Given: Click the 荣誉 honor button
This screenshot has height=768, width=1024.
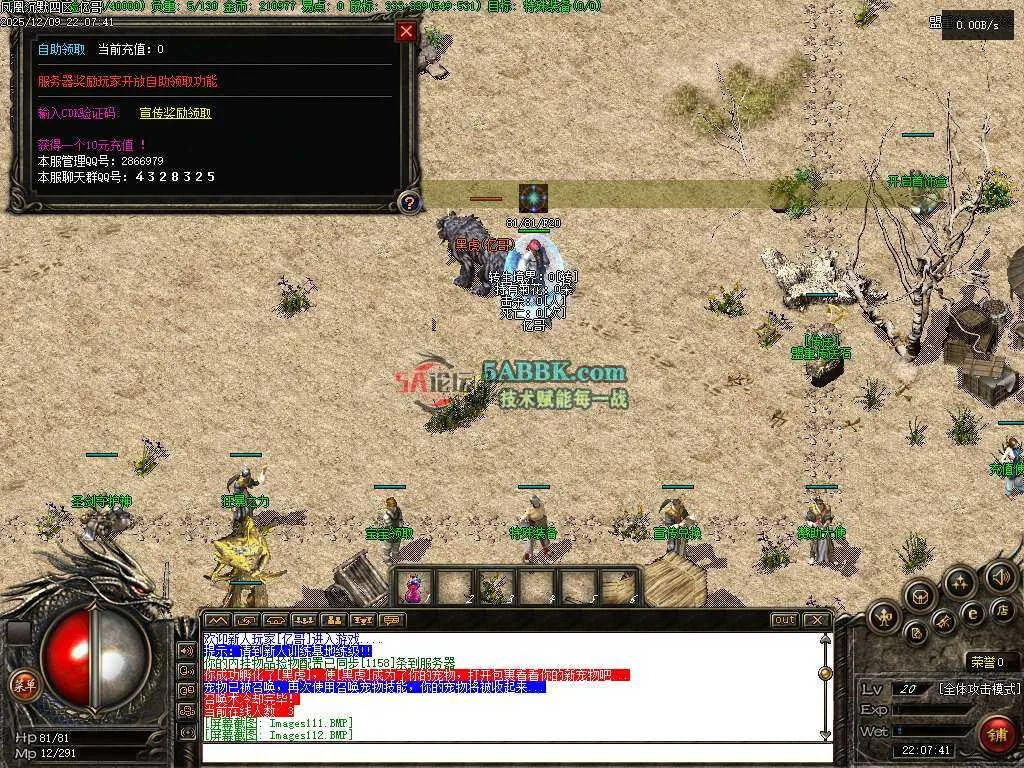Looking at the screenshot, I should [x=991, y=661].
